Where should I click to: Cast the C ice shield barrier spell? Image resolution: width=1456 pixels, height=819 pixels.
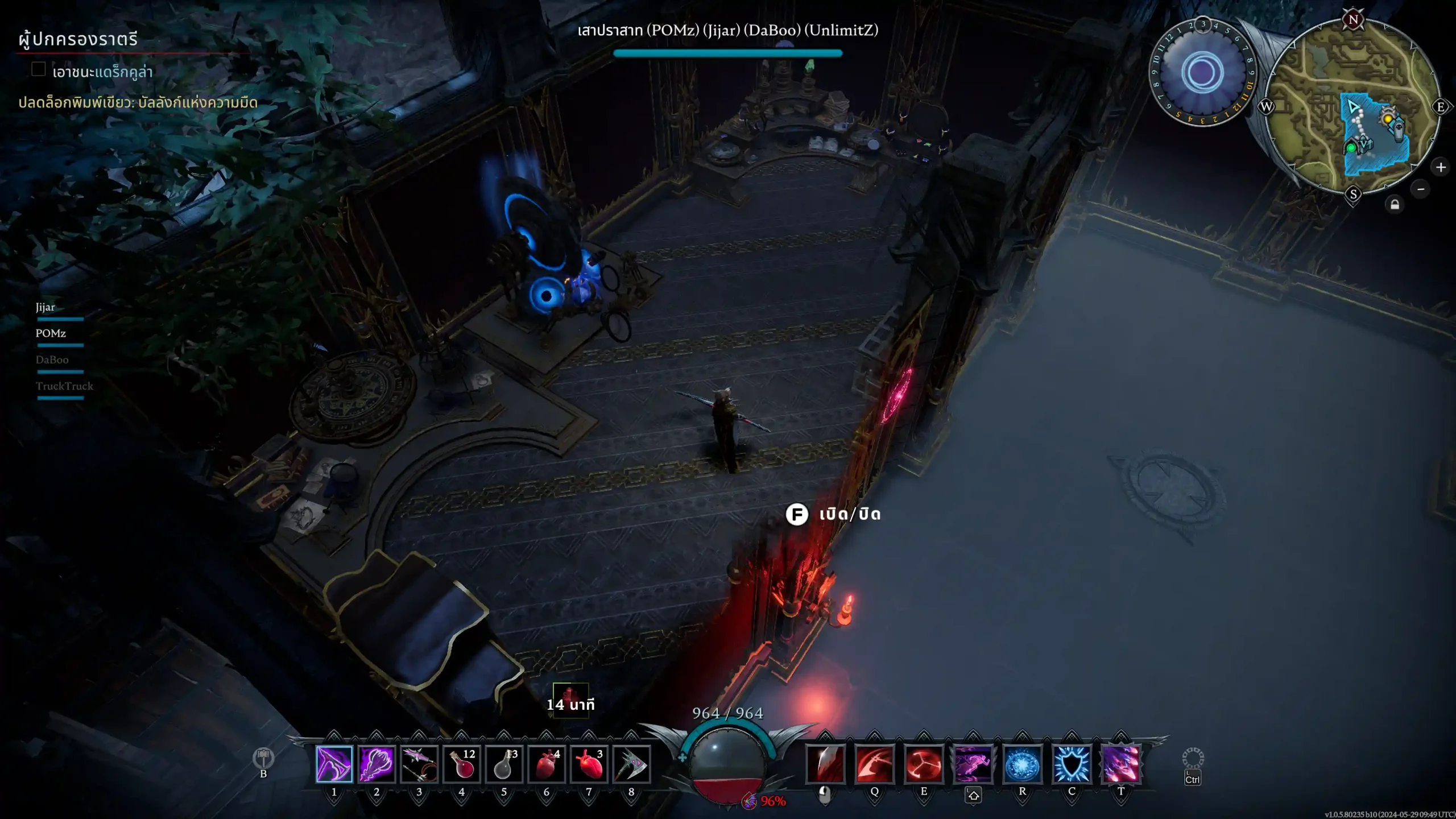[x=1072, y=764]
